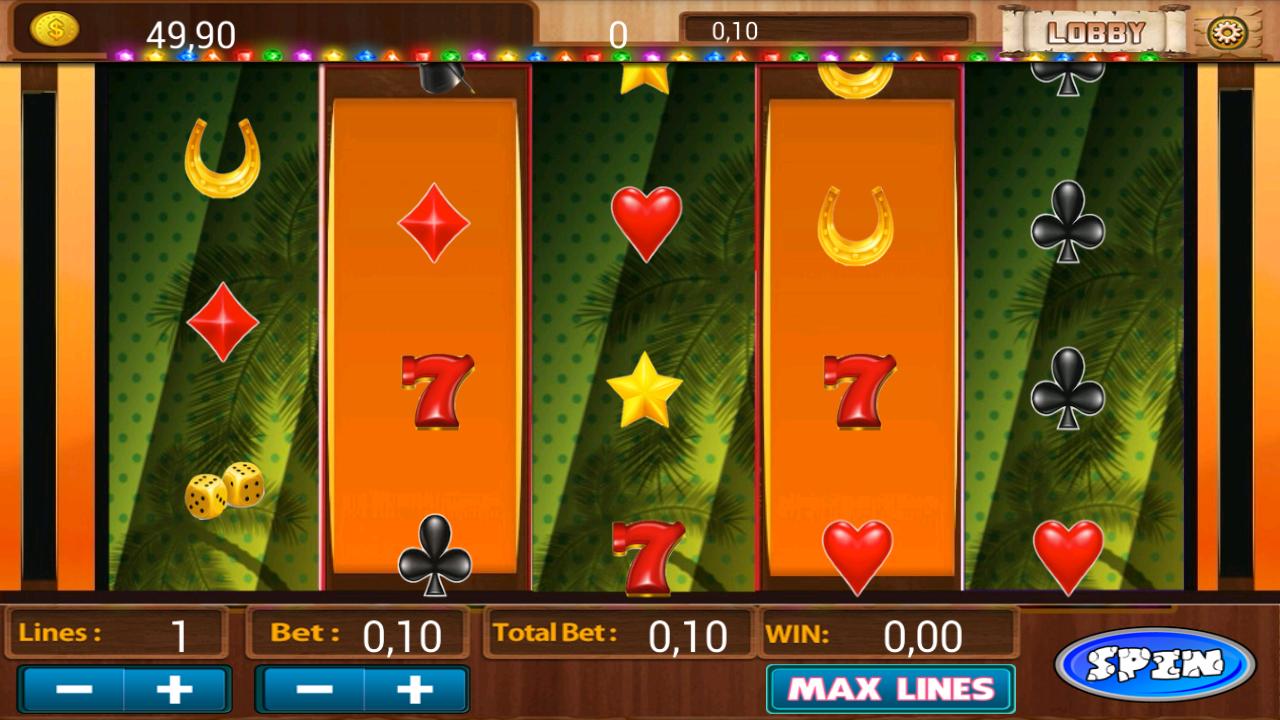Viewport: 1280px width, 720px height.
Task: Open the LOBBY
Action: [1095, 31]
